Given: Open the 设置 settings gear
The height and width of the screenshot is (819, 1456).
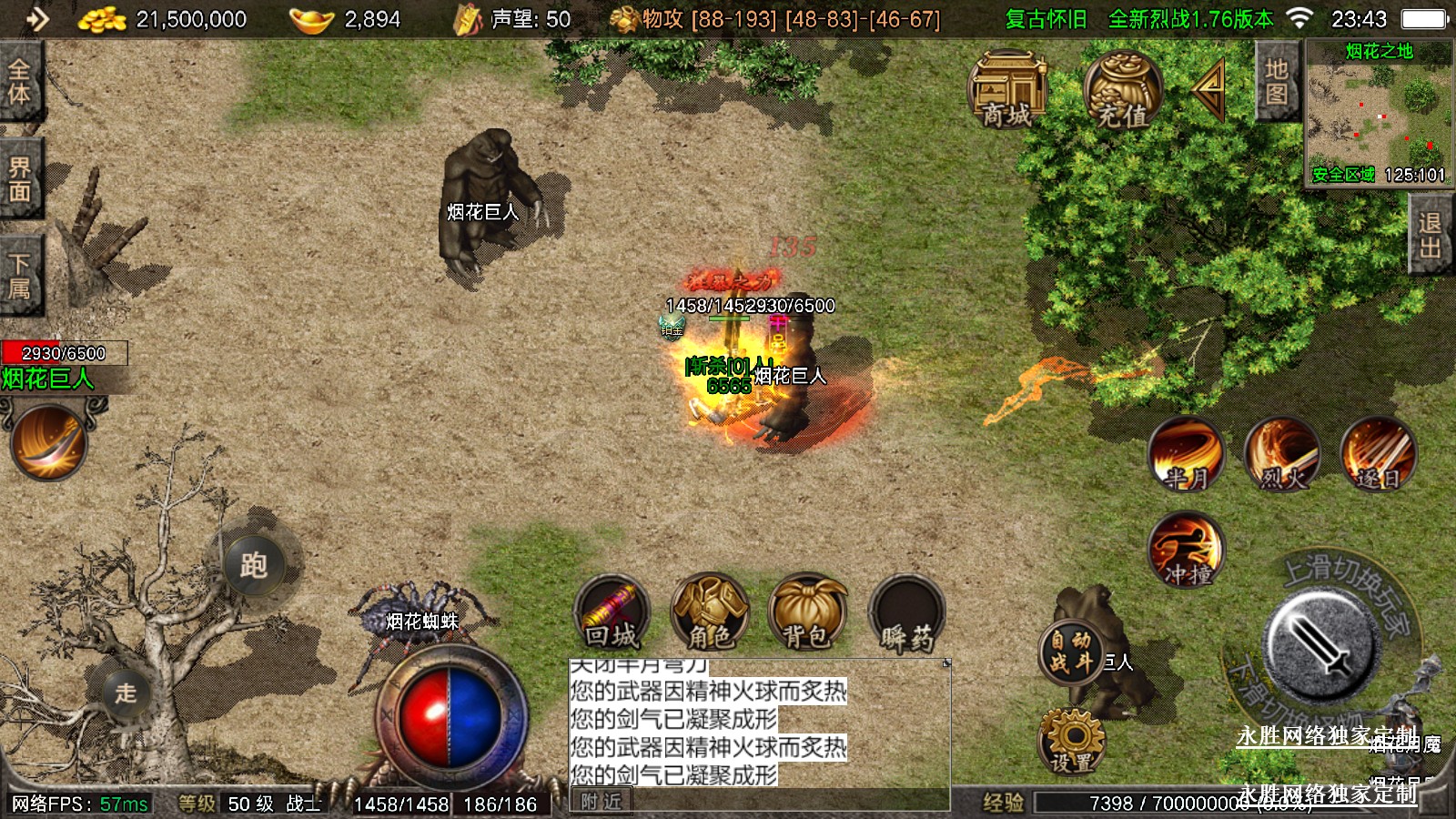Looking at the screenshot, I should (1071, 742).
